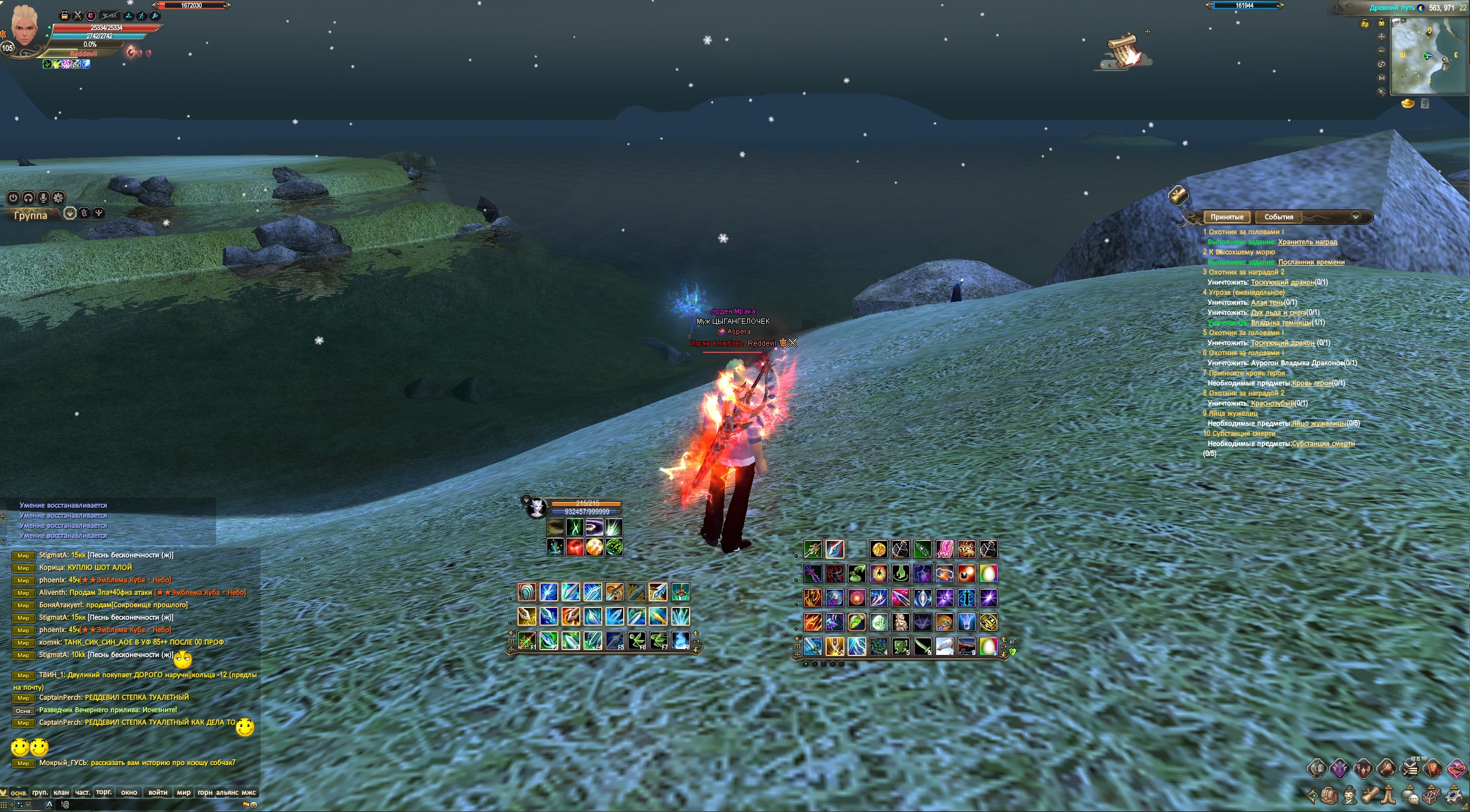The image size is (1470, 812).
Task: Open the gold ingot shop icon
Action: [x=1408, y=104]
